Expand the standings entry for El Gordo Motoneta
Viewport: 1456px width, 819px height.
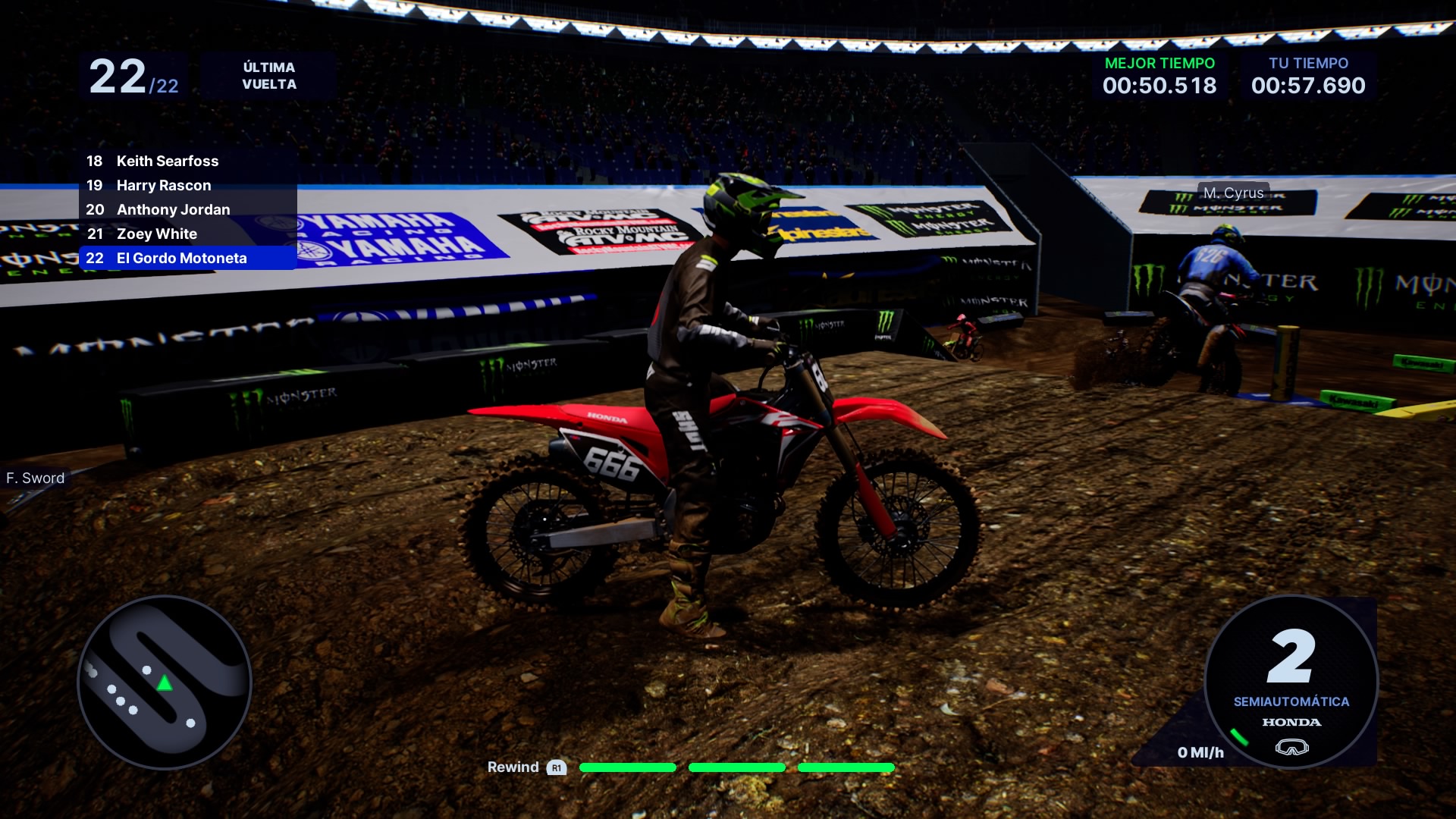181,258
